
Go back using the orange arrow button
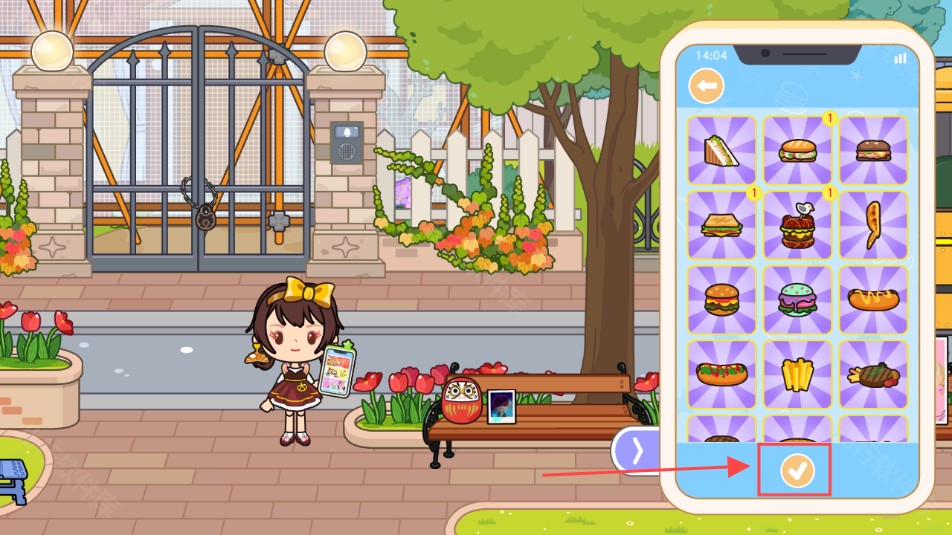(x=707, y=87)
